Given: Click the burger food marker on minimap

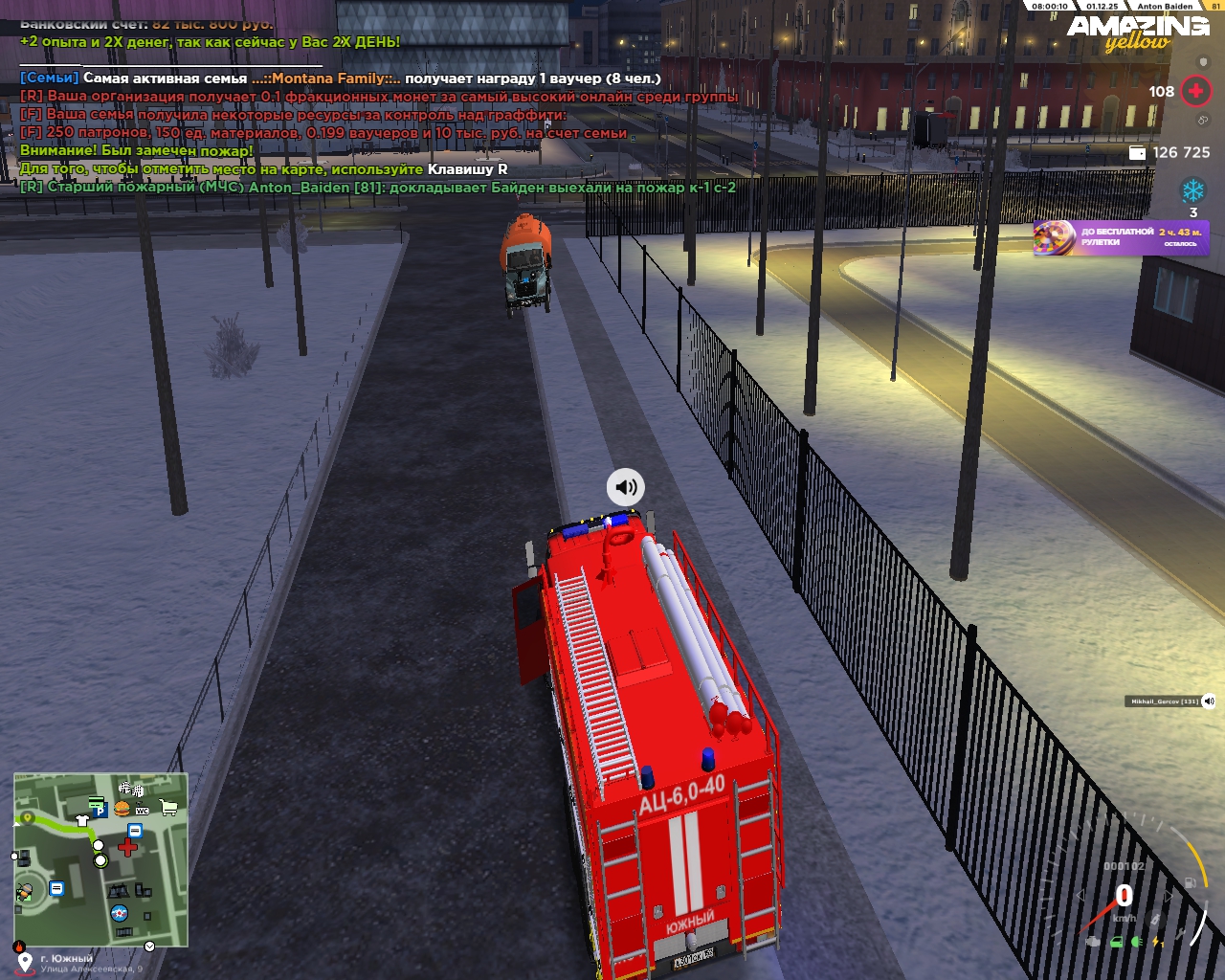Looking at the screenshot, I should point(122,809).
